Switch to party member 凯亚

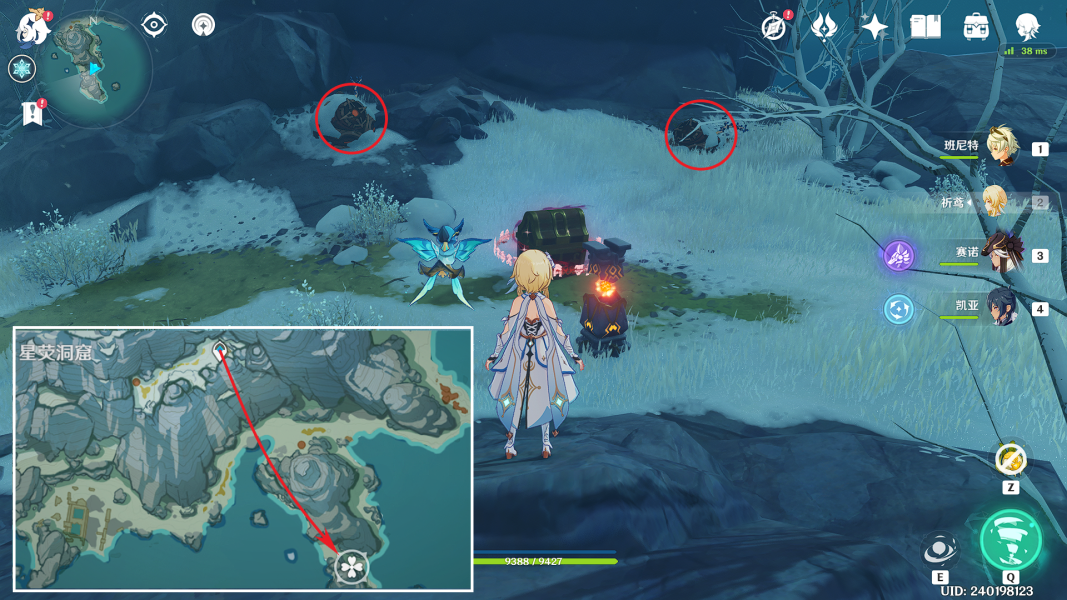1000,307
